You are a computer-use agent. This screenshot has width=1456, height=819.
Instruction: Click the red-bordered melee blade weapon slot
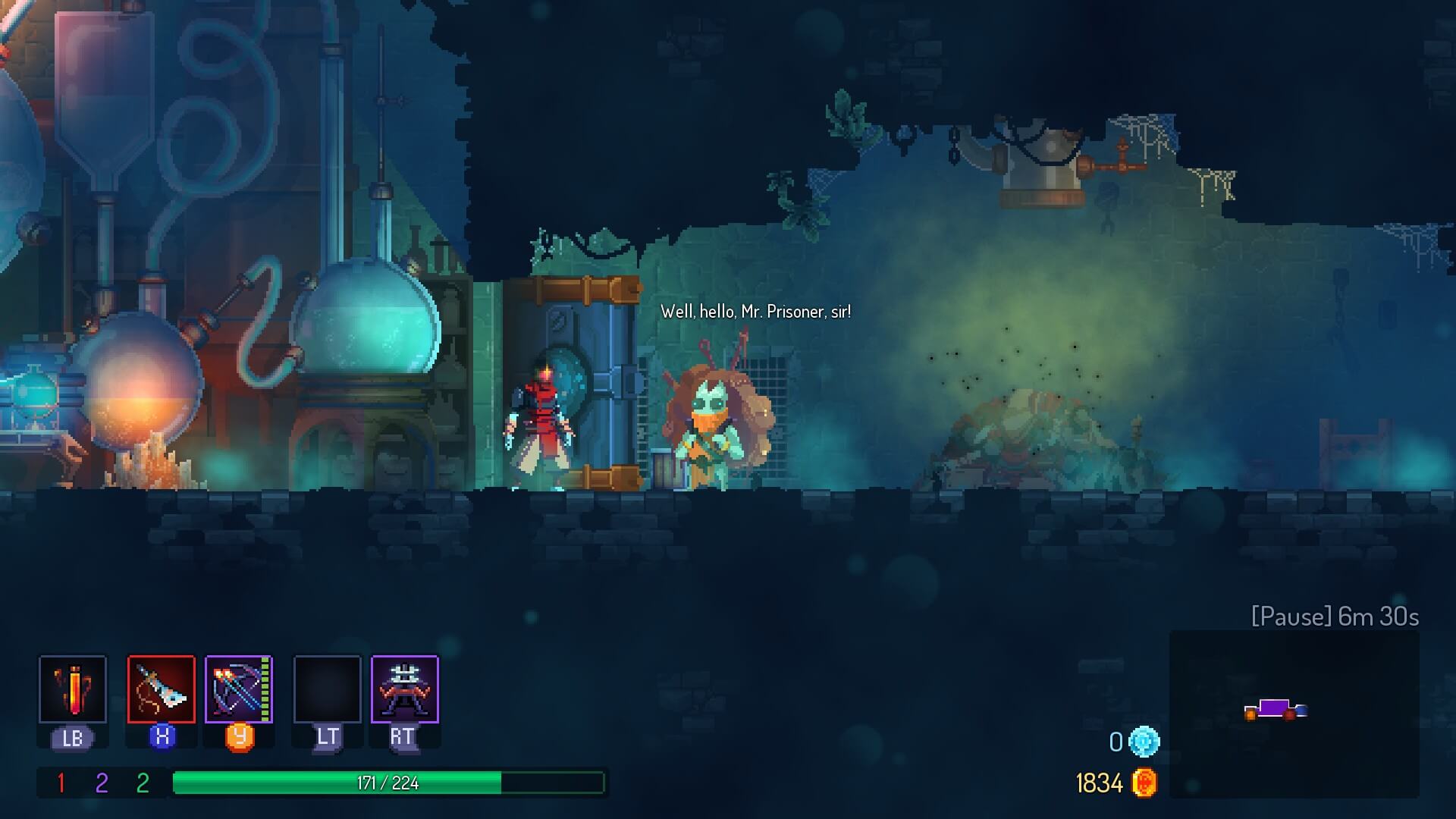[x=162, y=689]
